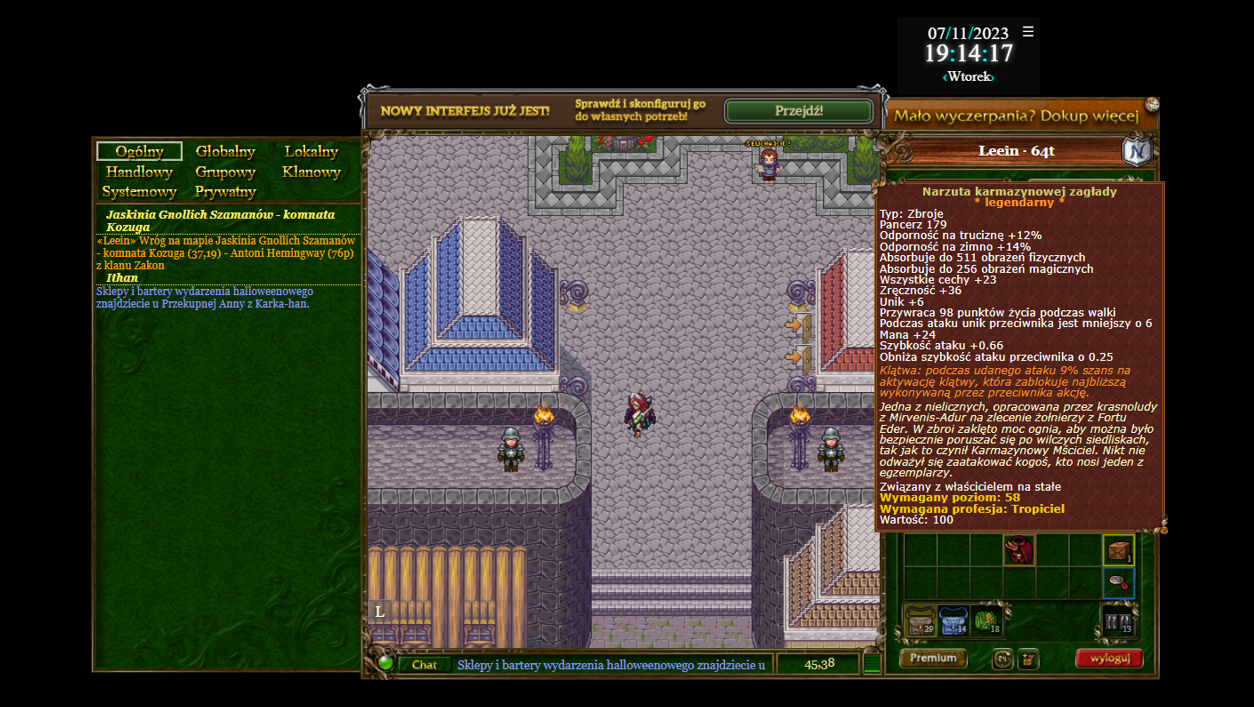Select the Lokalny chat tab

tap(311, 151)
